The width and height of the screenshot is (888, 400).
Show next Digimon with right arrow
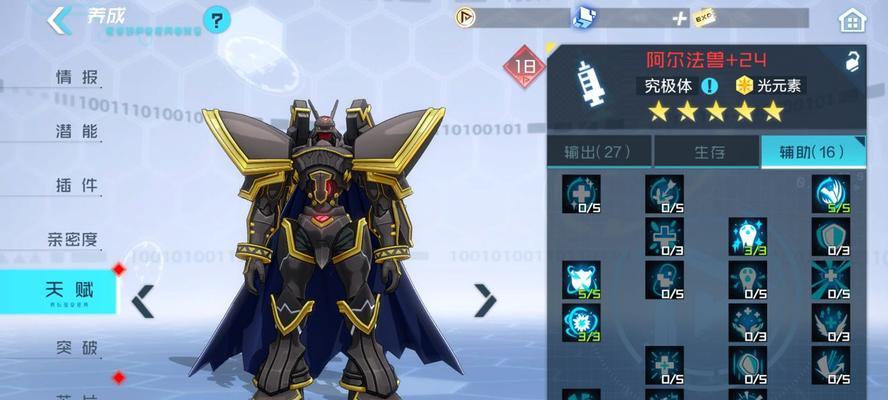(x=485, y=300)
